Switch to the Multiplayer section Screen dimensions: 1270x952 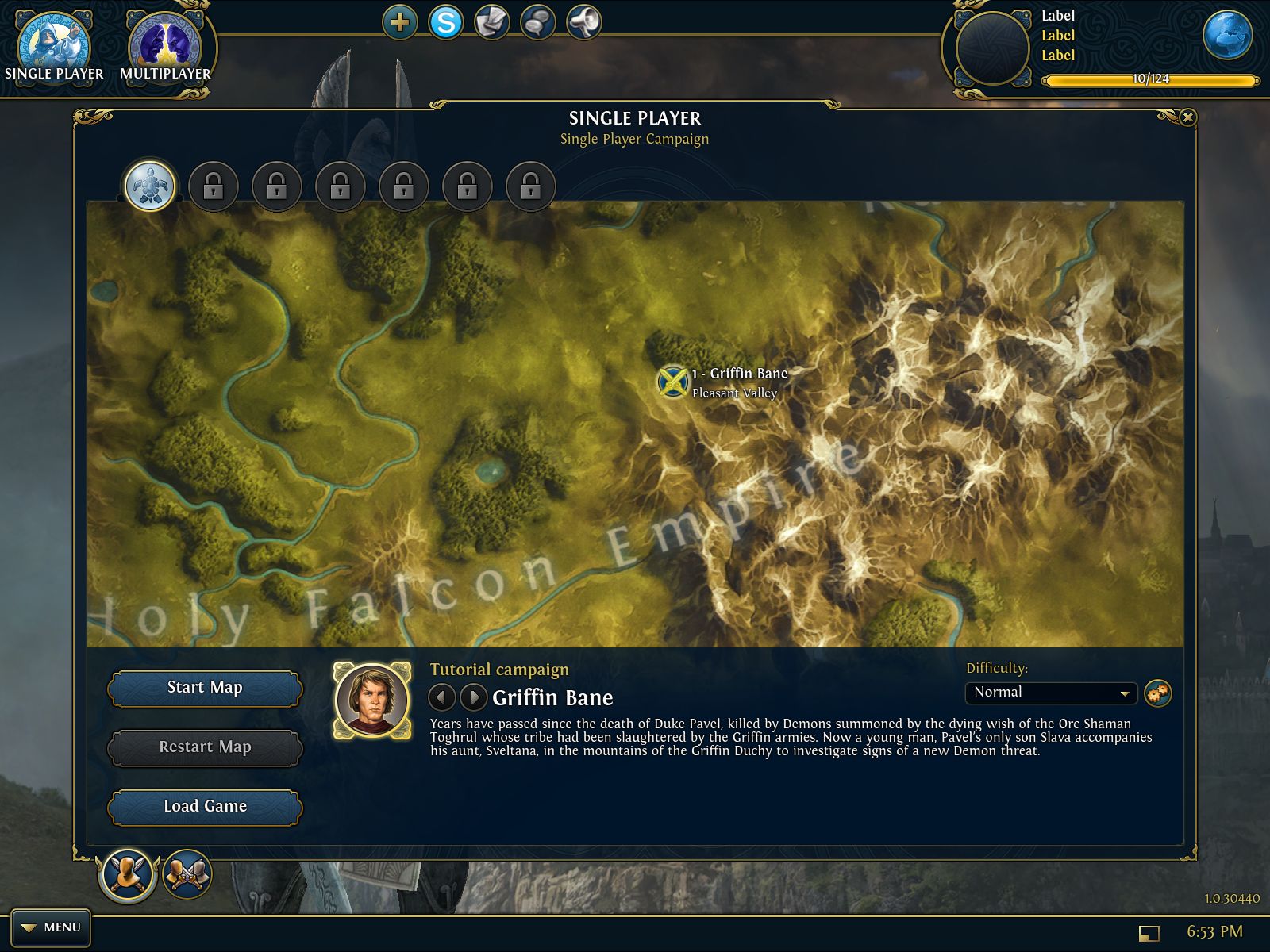[x=165, y=48]
